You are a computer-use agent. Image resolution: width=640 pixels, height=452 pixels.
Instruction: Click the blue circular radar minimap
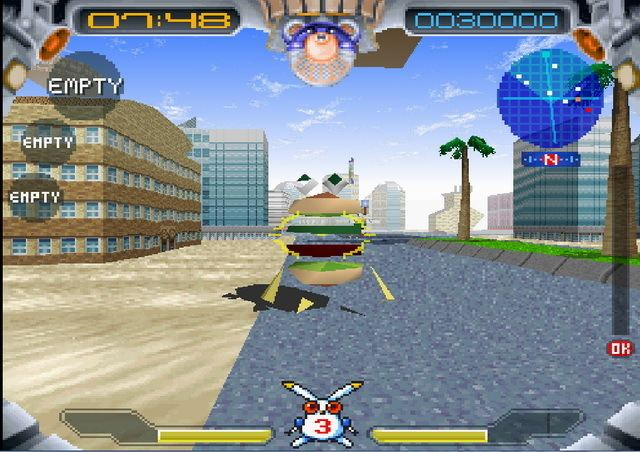pos(550,98)
